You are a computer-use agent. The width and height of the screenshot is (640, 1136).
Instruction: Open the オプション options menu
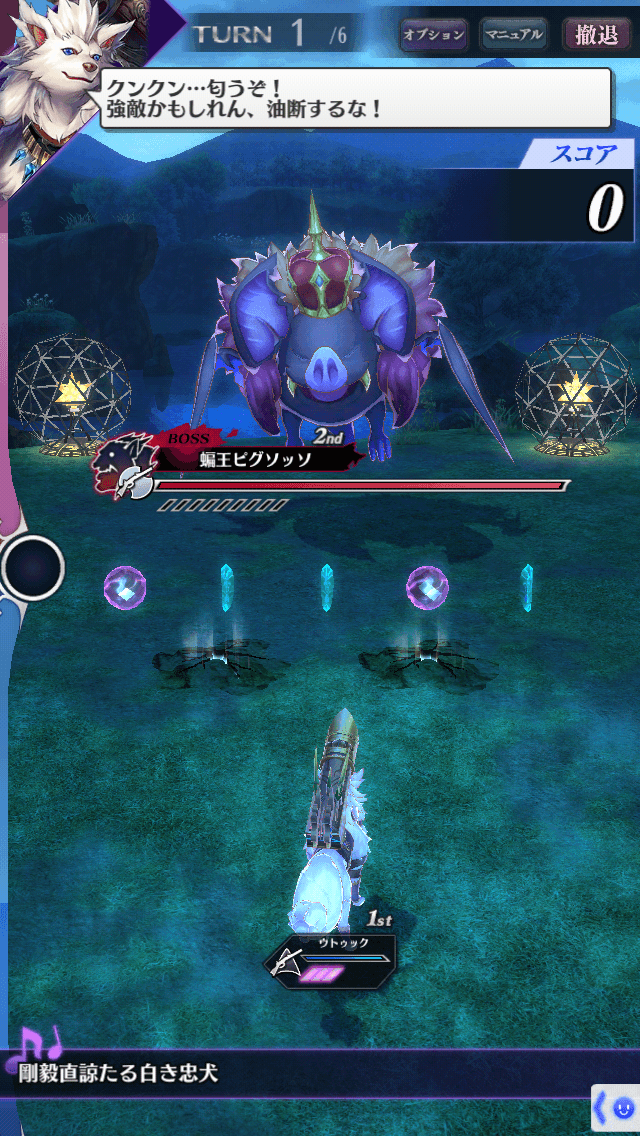[434, 35]
